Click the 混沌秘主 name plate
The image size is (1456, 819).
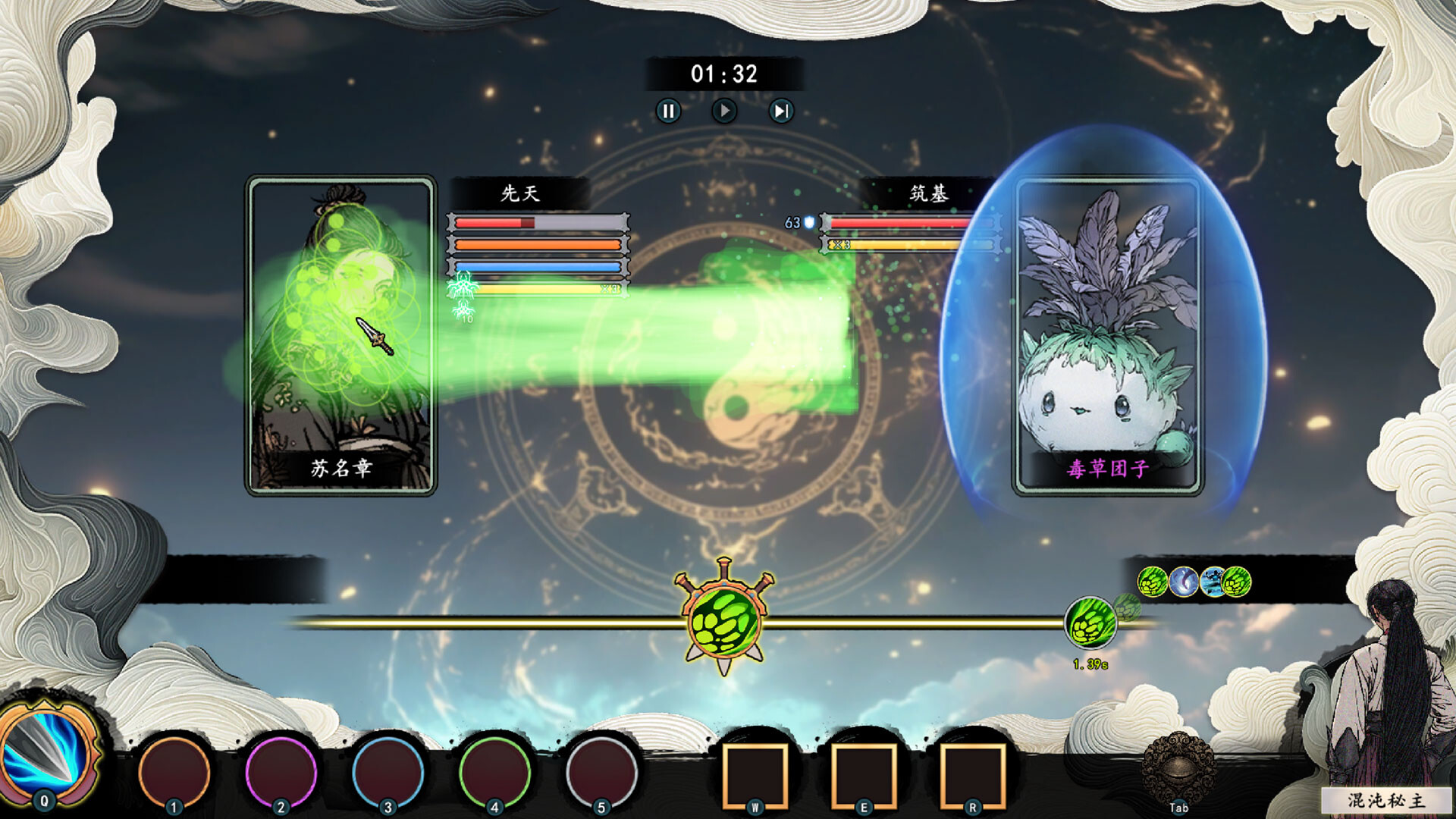pyautogui.click(x=1385, y=800)
